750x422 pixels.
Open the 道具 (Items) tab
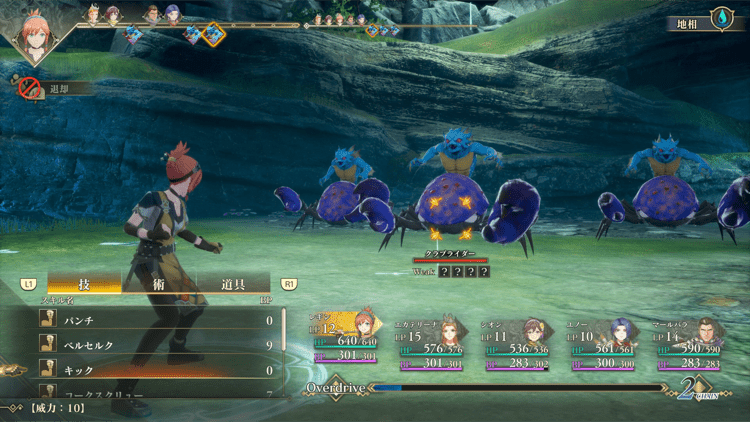click(234, 285)
